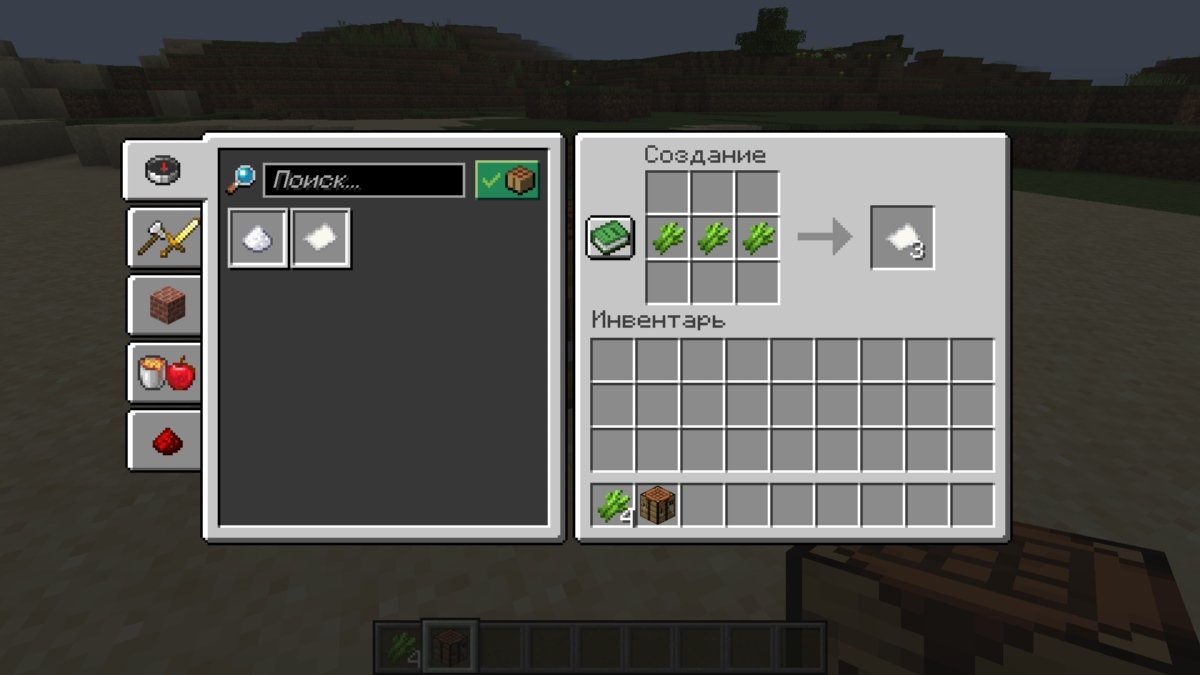Click the recipe search field
1200x675 pixels.
(x=364, y=181)
